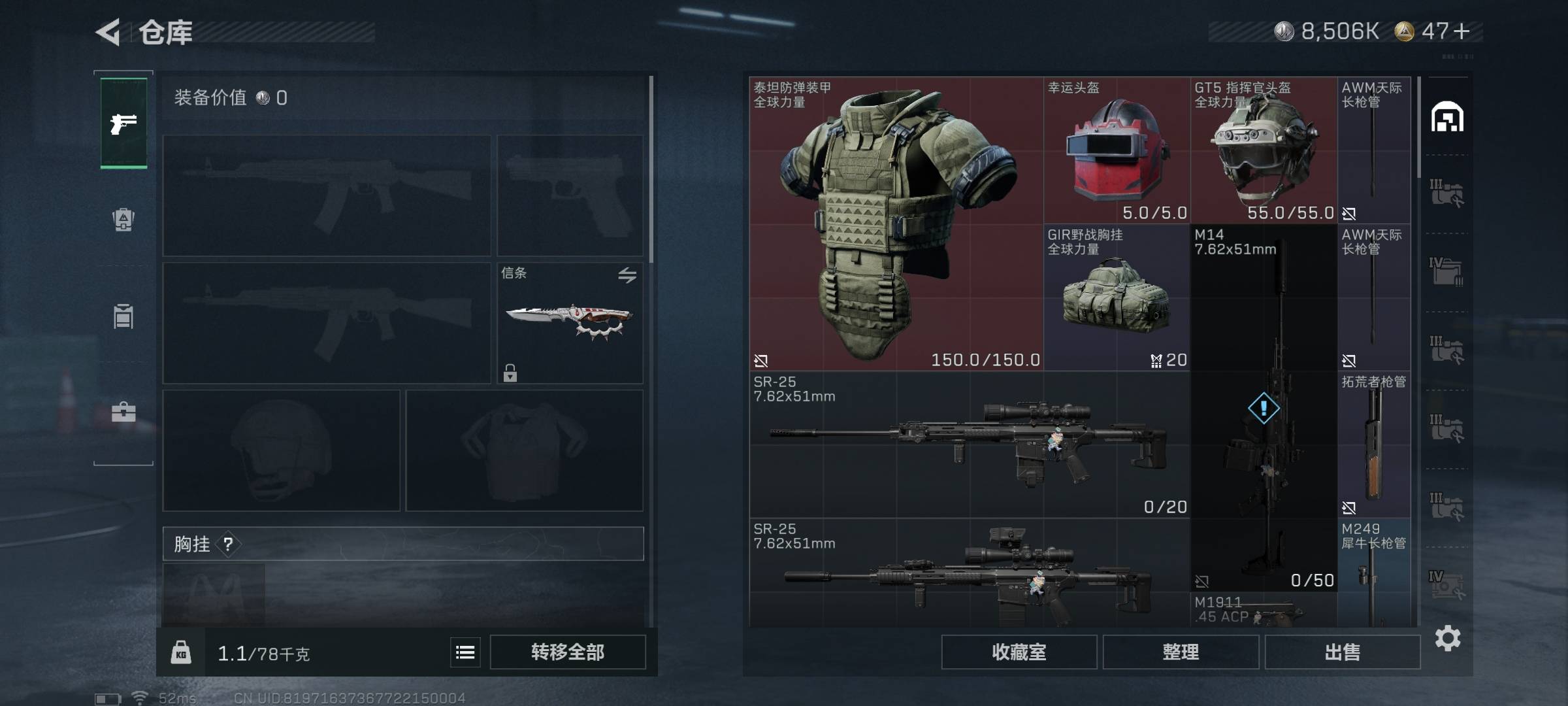Open the 收藏室 collection room
Viewport: 1568px width, 706px height.
1019,652
